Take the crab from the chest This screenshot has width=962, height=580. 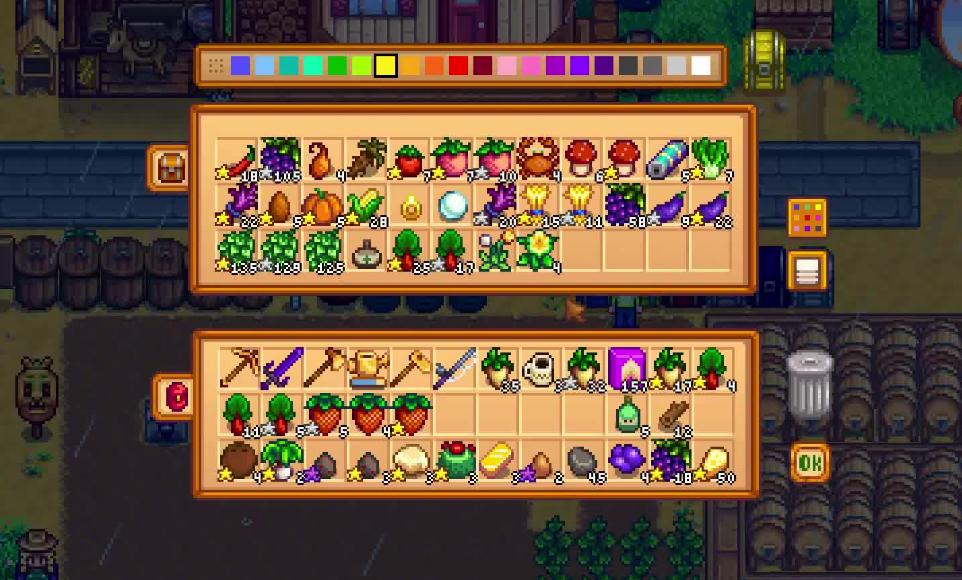pyautogui.click(x=538, y=160)
